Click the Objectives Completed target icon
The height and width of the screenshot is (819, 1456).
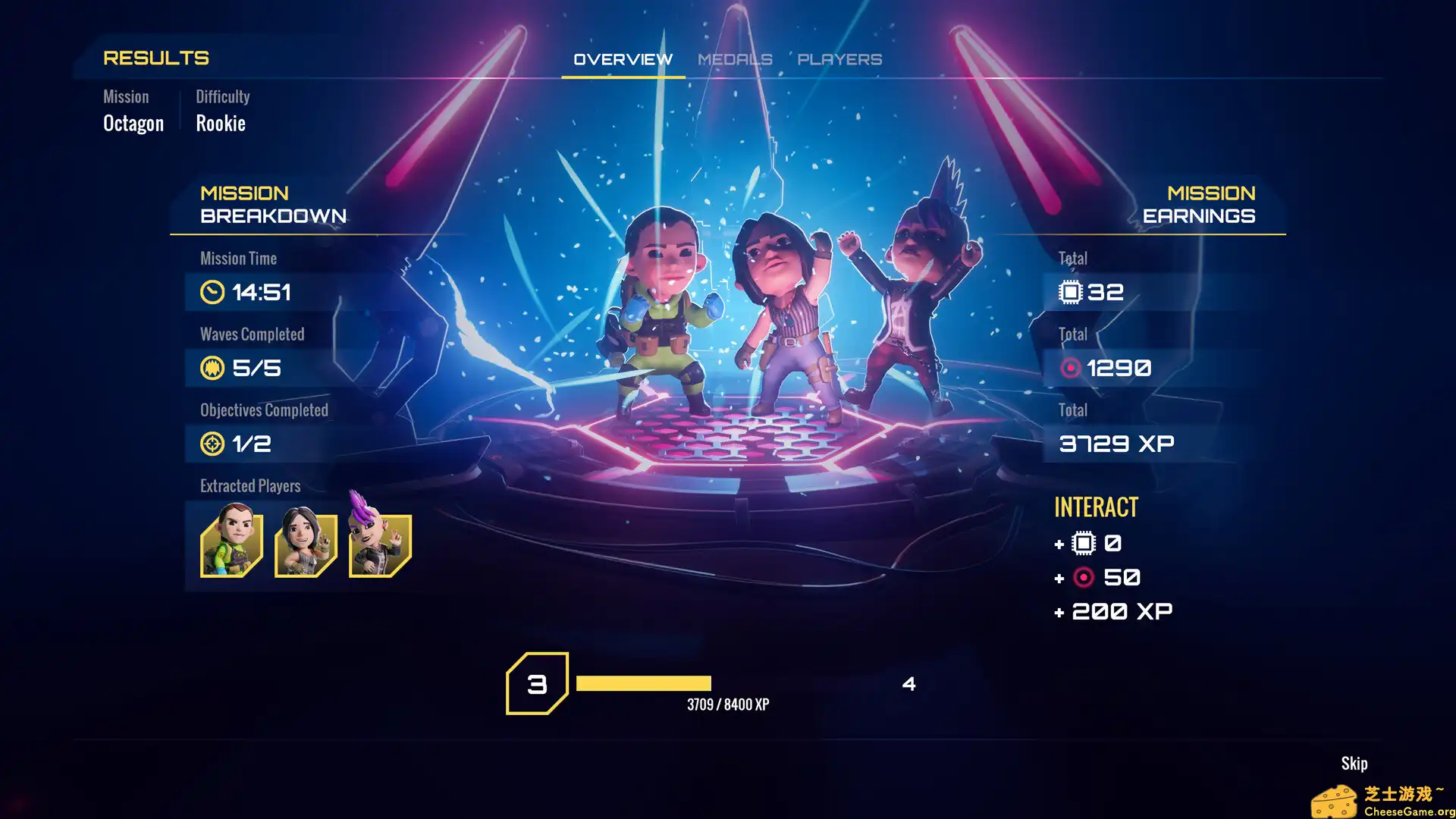pyautogui.click(x=212, y=444)
